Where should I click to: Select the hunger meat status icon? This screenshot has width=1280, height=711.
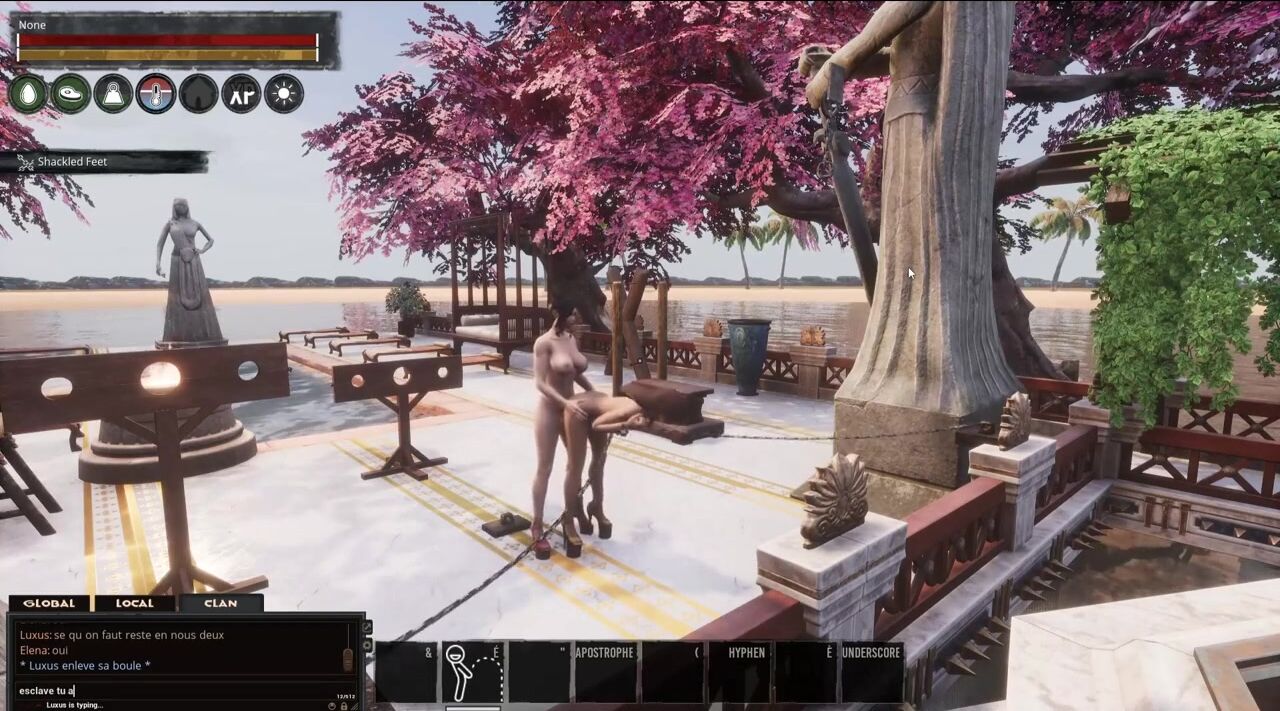click(71, 94)
